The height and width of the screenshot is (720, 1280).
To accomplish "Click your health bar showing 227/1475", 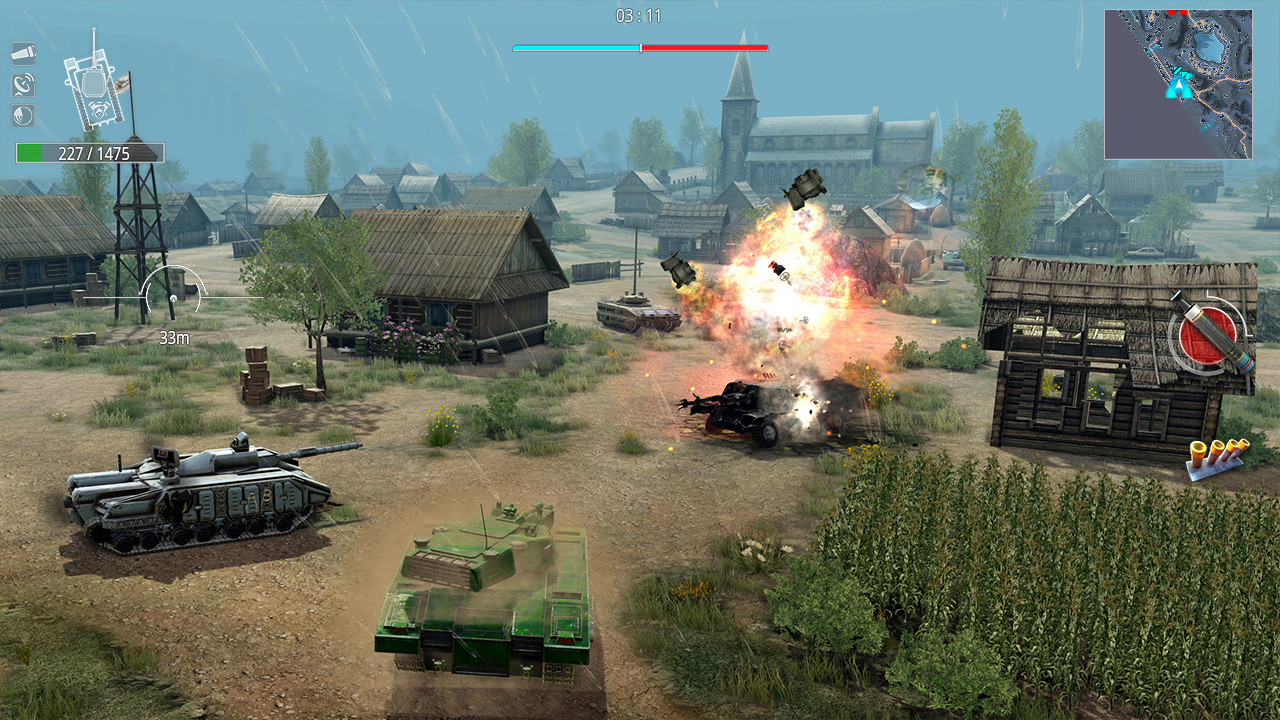I will click(x=88, y=153).
